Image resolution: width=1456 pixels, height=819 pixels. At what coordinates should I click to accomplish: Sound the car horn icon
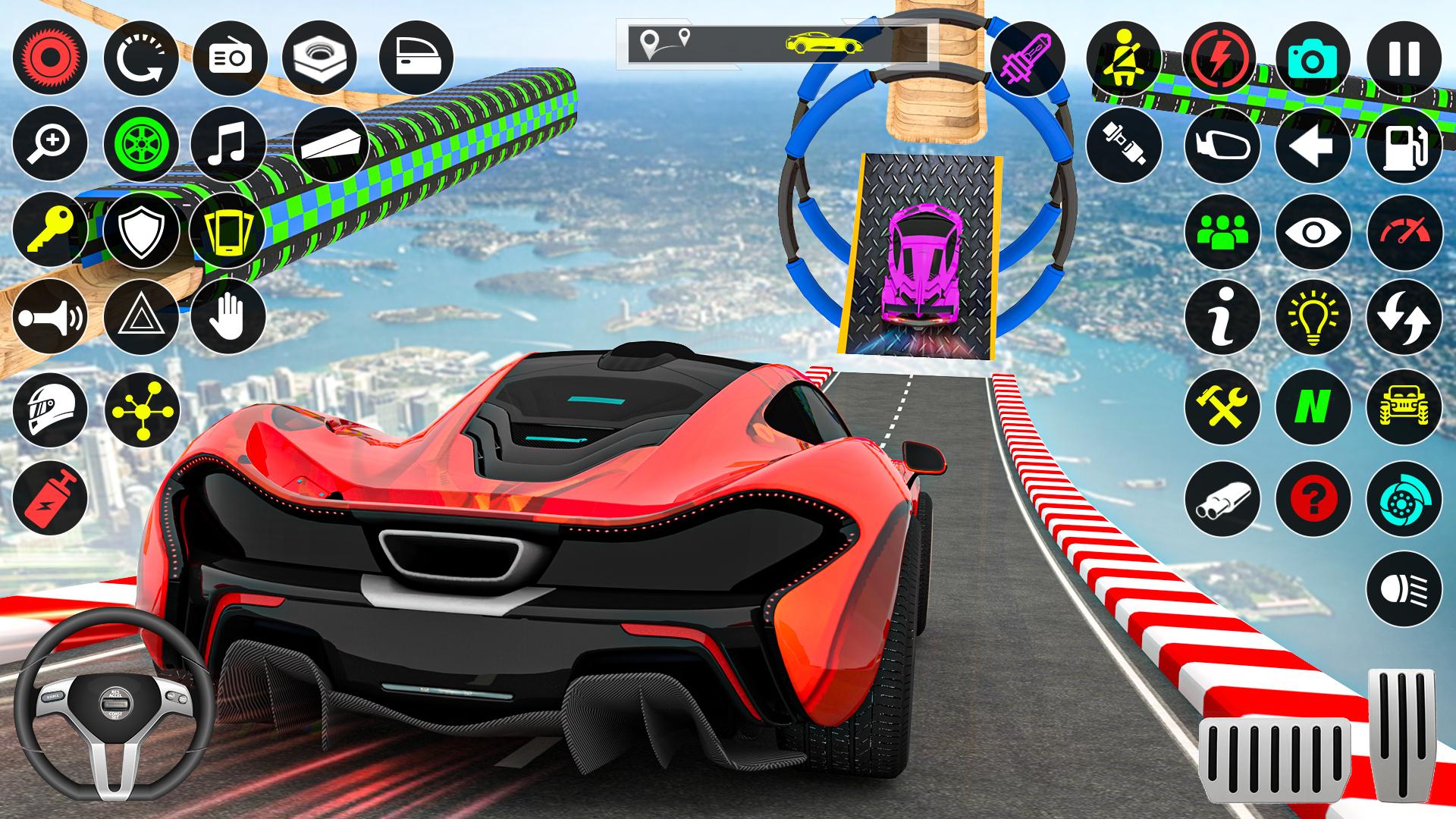coord(50,316)
